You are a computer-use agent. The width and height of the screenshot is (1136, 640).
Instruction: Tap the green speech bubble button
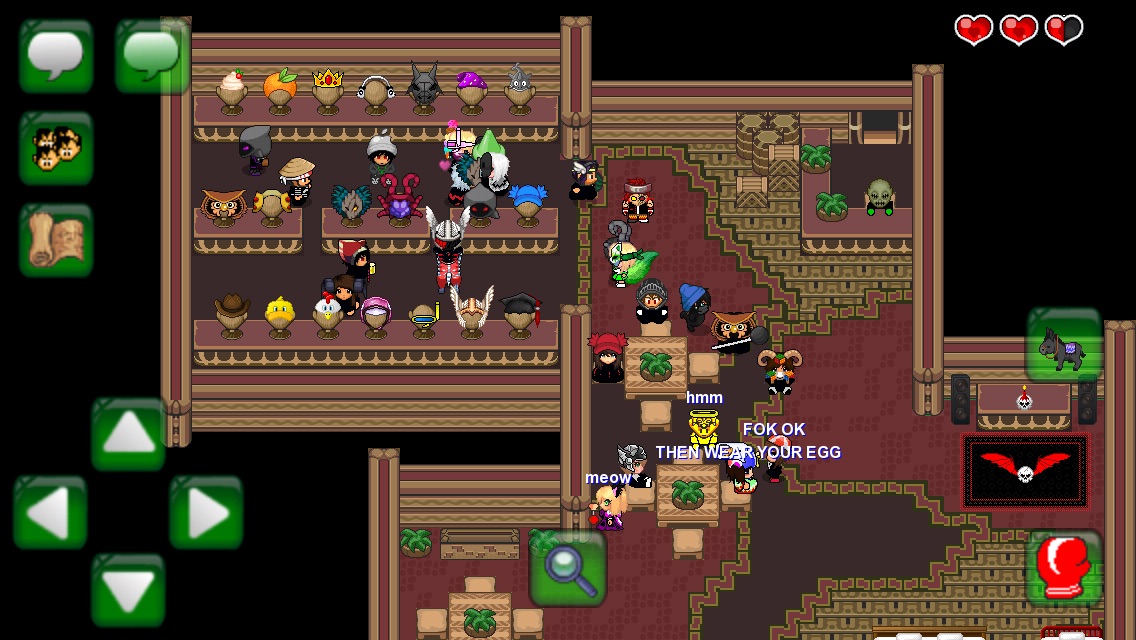pyautogui.click(x=153, y=57)
